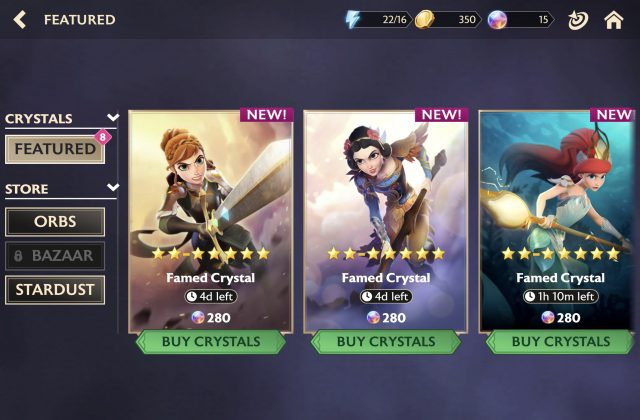Buy Crystals for the Snow White card
Image resolution: width=640 pixels, height=420 pixels.
tap(385, 341)
